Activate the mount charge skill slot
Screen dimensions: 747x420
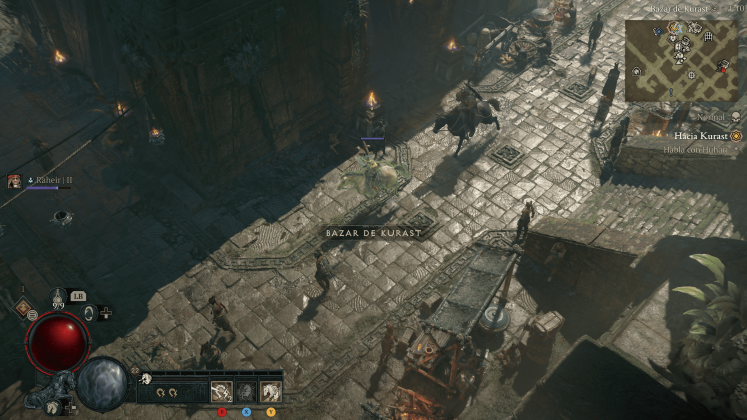(x=221, y=391)
